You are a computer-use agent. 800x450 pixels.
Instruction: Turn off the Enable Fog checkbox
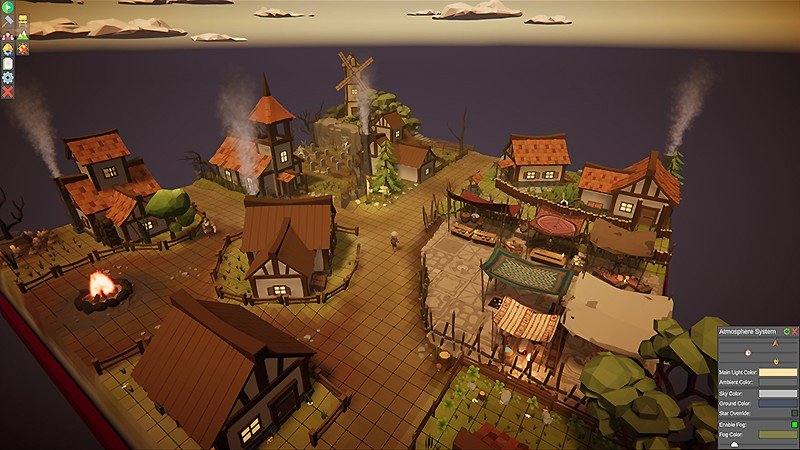tap(794, 425)
